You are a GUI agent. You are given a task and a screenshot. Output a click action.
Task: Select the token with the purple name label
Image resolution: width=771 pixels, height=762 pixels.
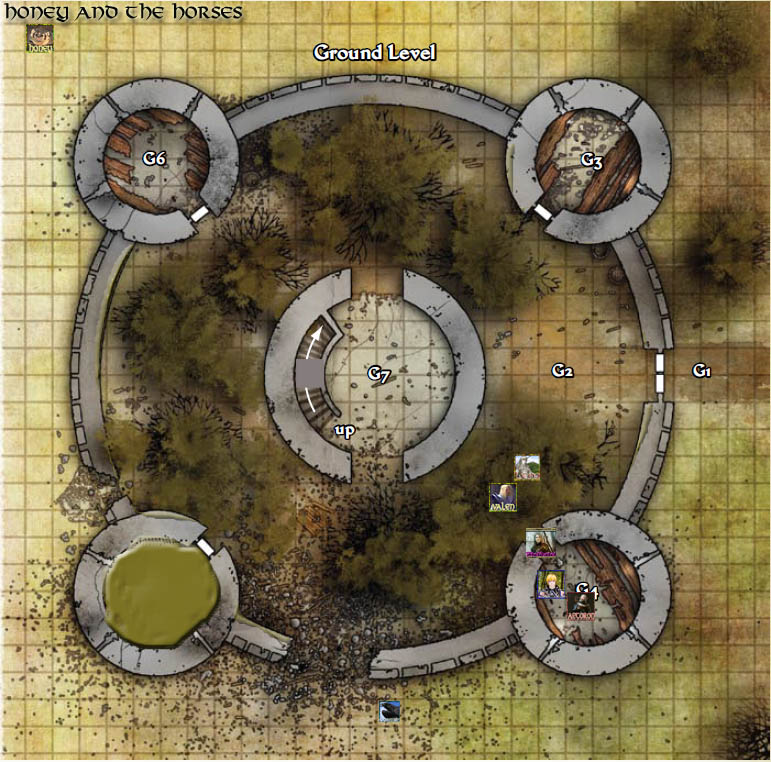(540, 543)
